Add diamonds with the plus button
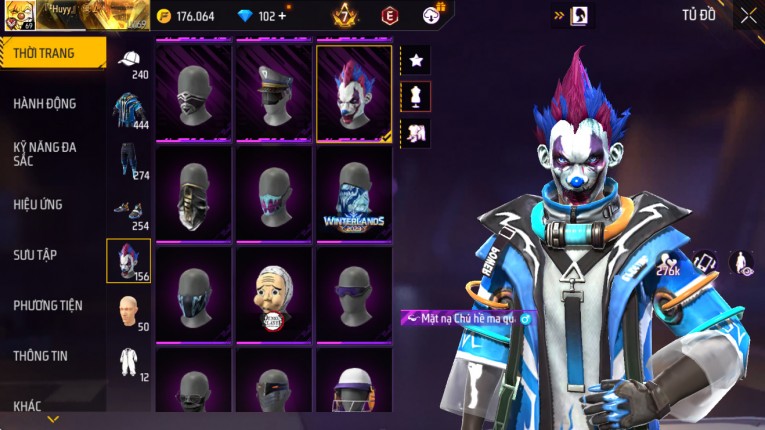This screenshot has width=765, height=430. [281, 16]
